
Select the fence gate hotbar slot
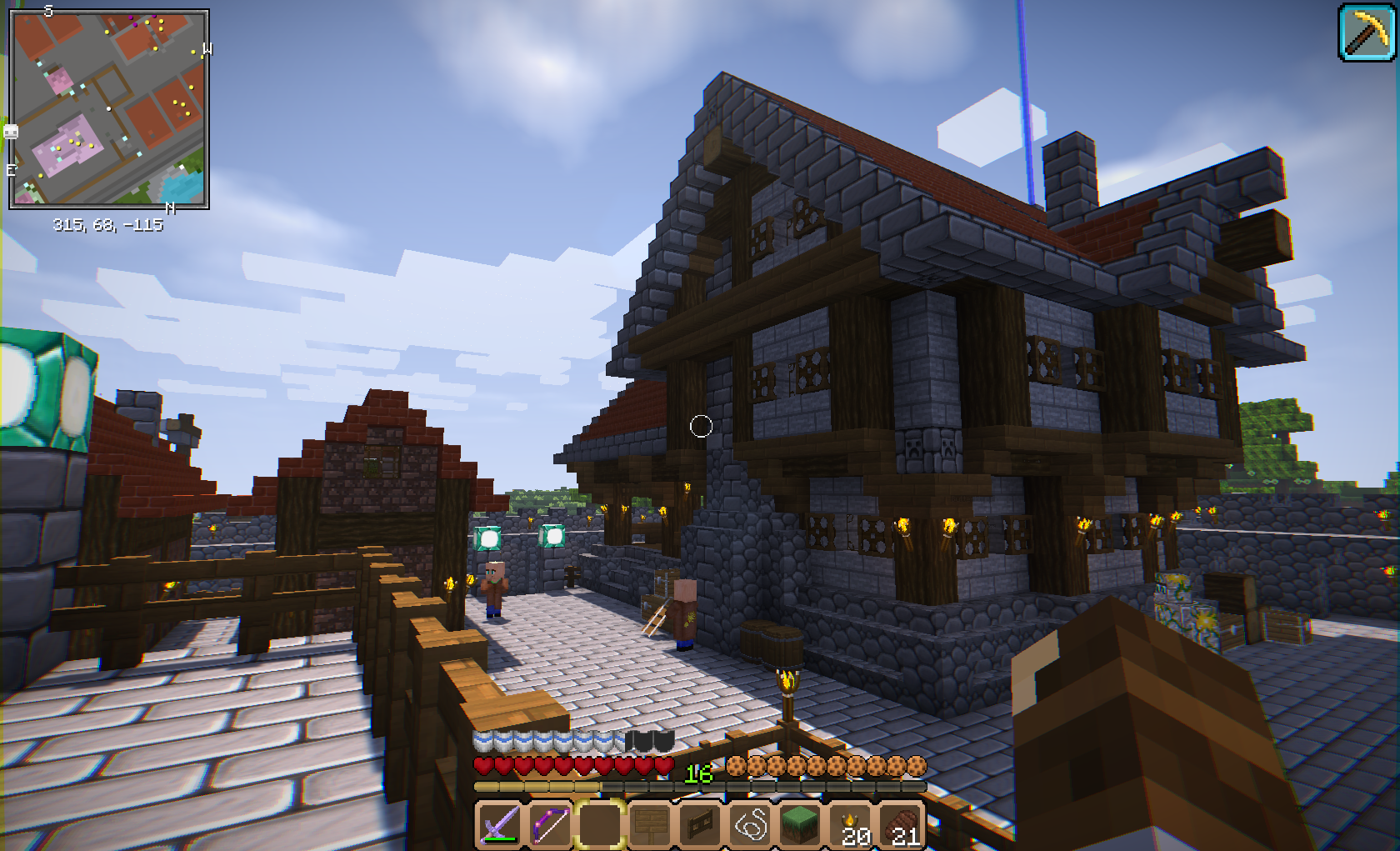click(700, 824)
